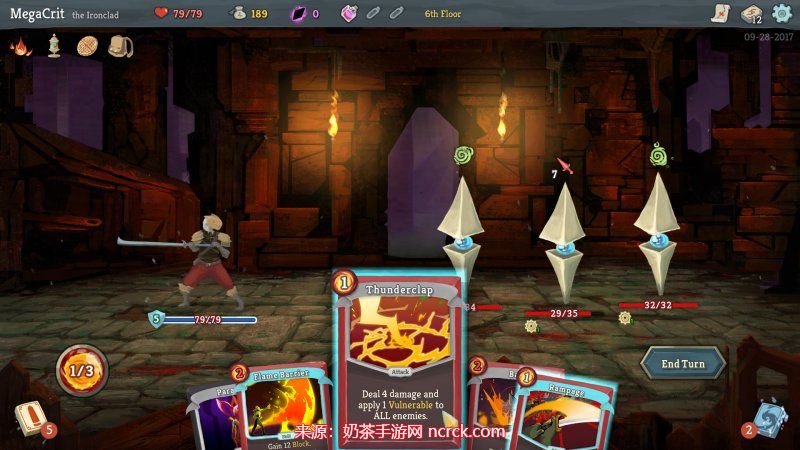Click the End Turn button
The image size is (800, 450).
683,363
